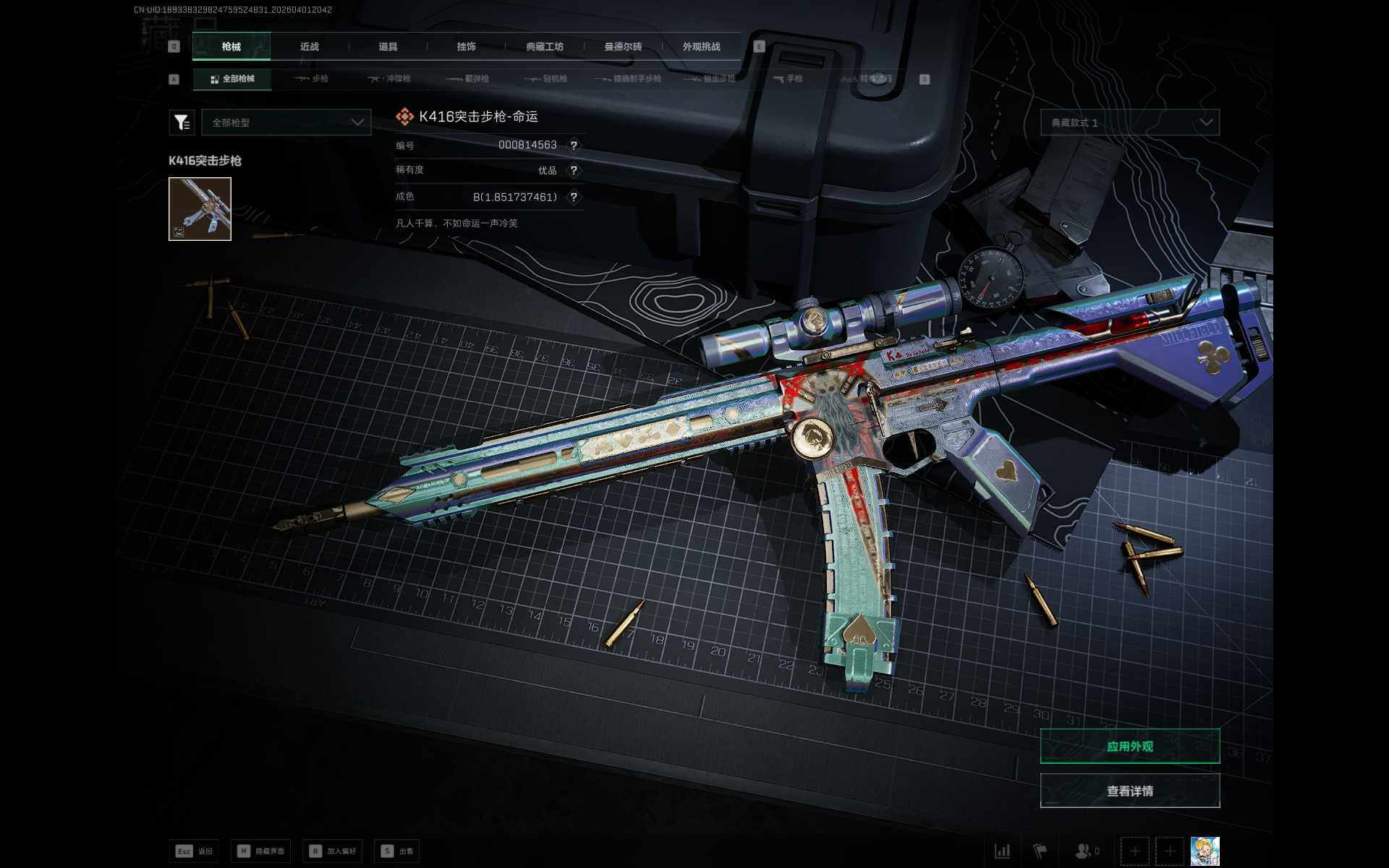This screenshot has height=868, width=1389.
Task: Select the 枪械 firearms tab
Action: click(x=231, y=46)
